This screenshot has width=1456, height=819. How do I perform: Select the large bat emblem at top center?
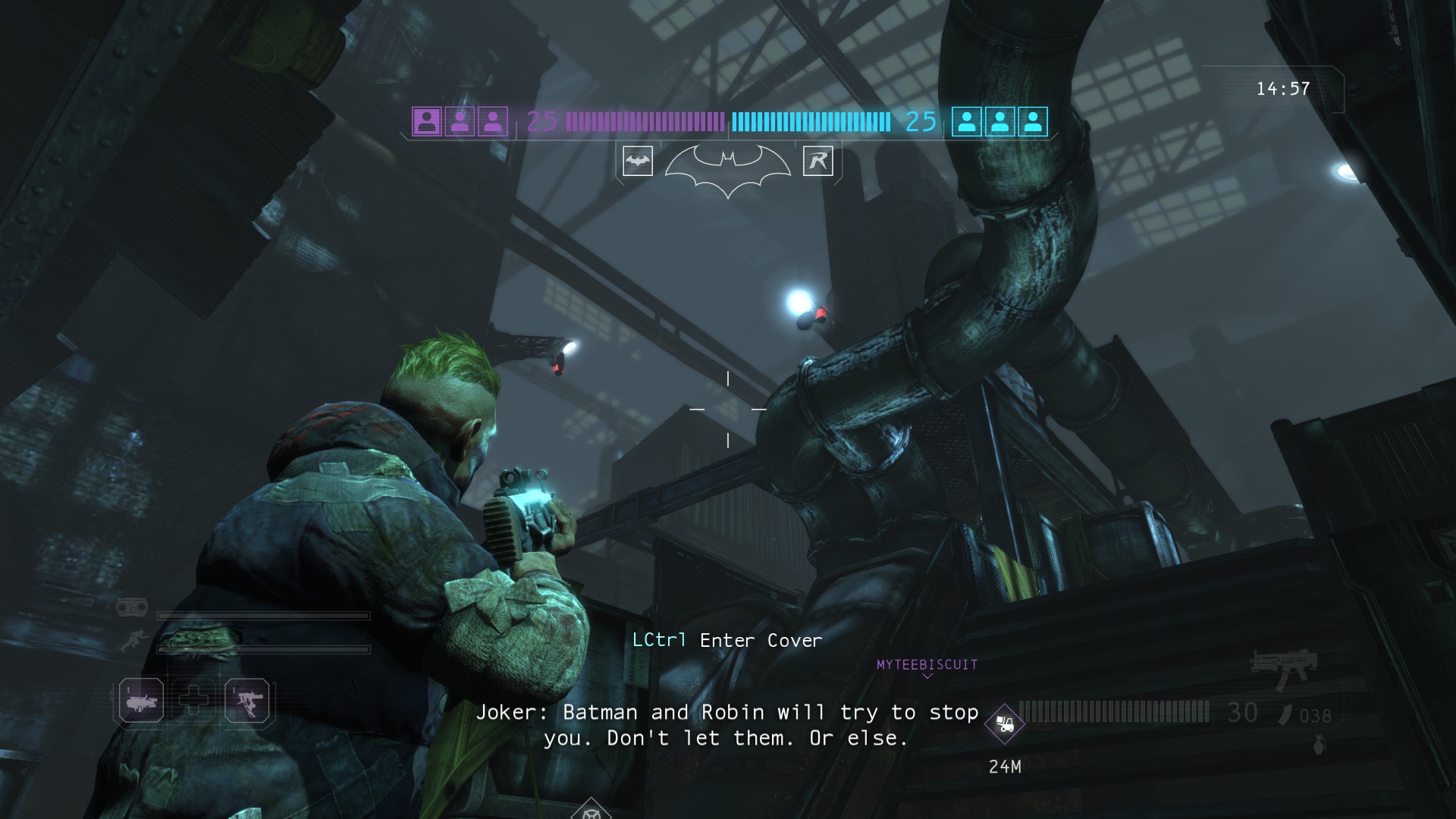(728, 170)
